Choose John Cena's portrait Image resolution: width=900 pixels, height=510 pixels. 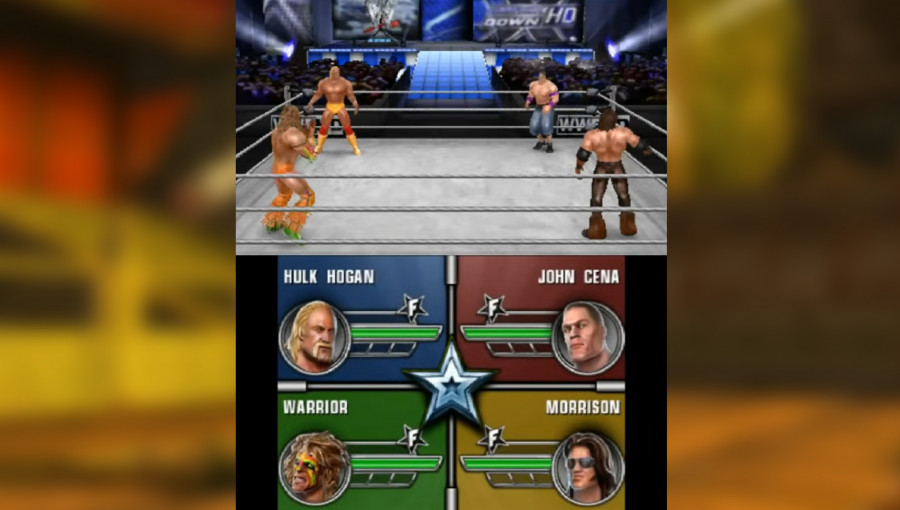point(587,337)
